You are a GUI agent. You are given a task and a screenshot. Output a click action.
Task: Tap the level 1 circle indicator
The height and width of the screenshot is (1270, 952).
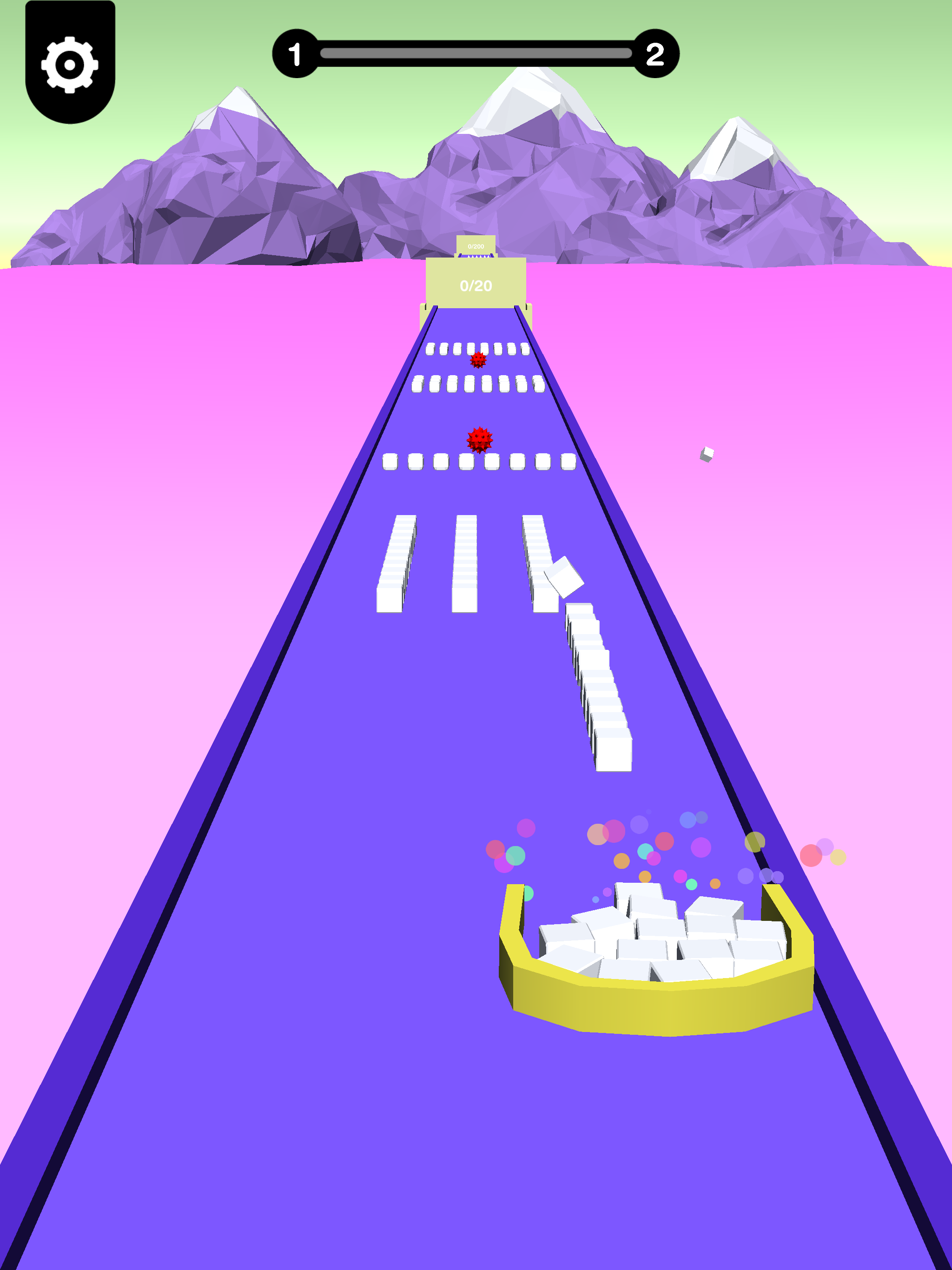click(x=296, y=53)
